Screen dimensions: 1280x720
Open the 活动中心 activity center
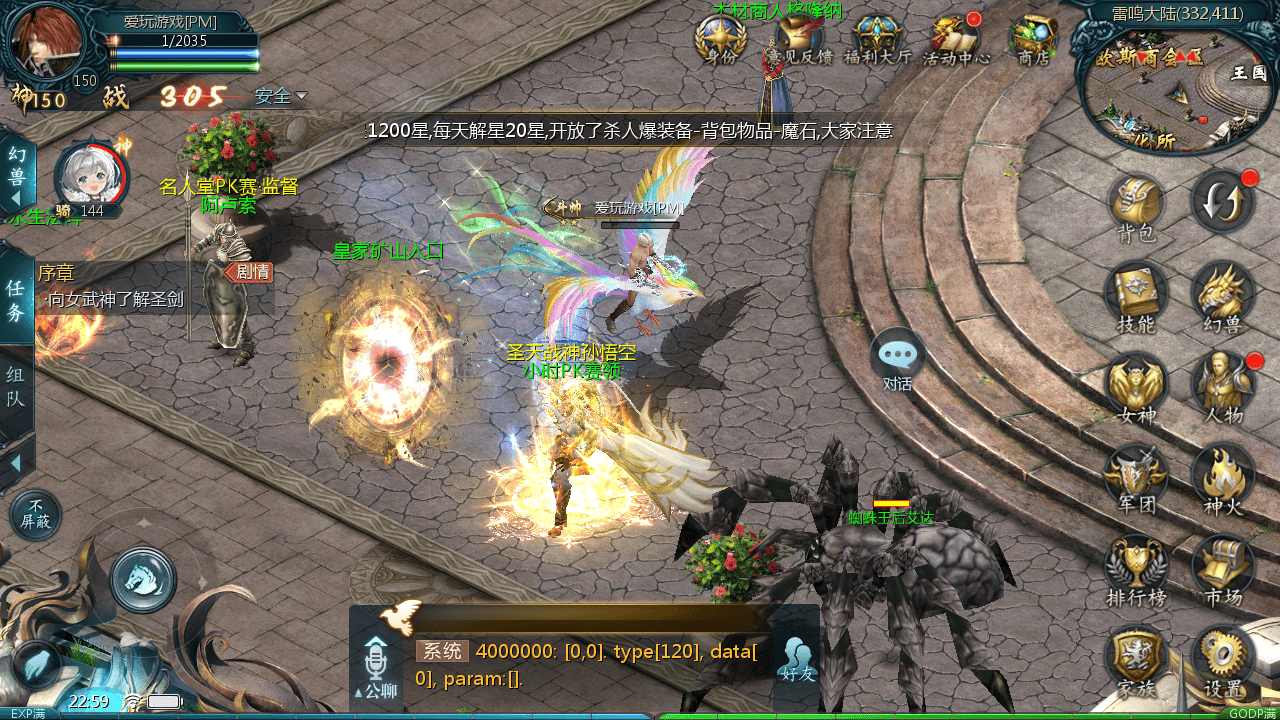[955, 40]
